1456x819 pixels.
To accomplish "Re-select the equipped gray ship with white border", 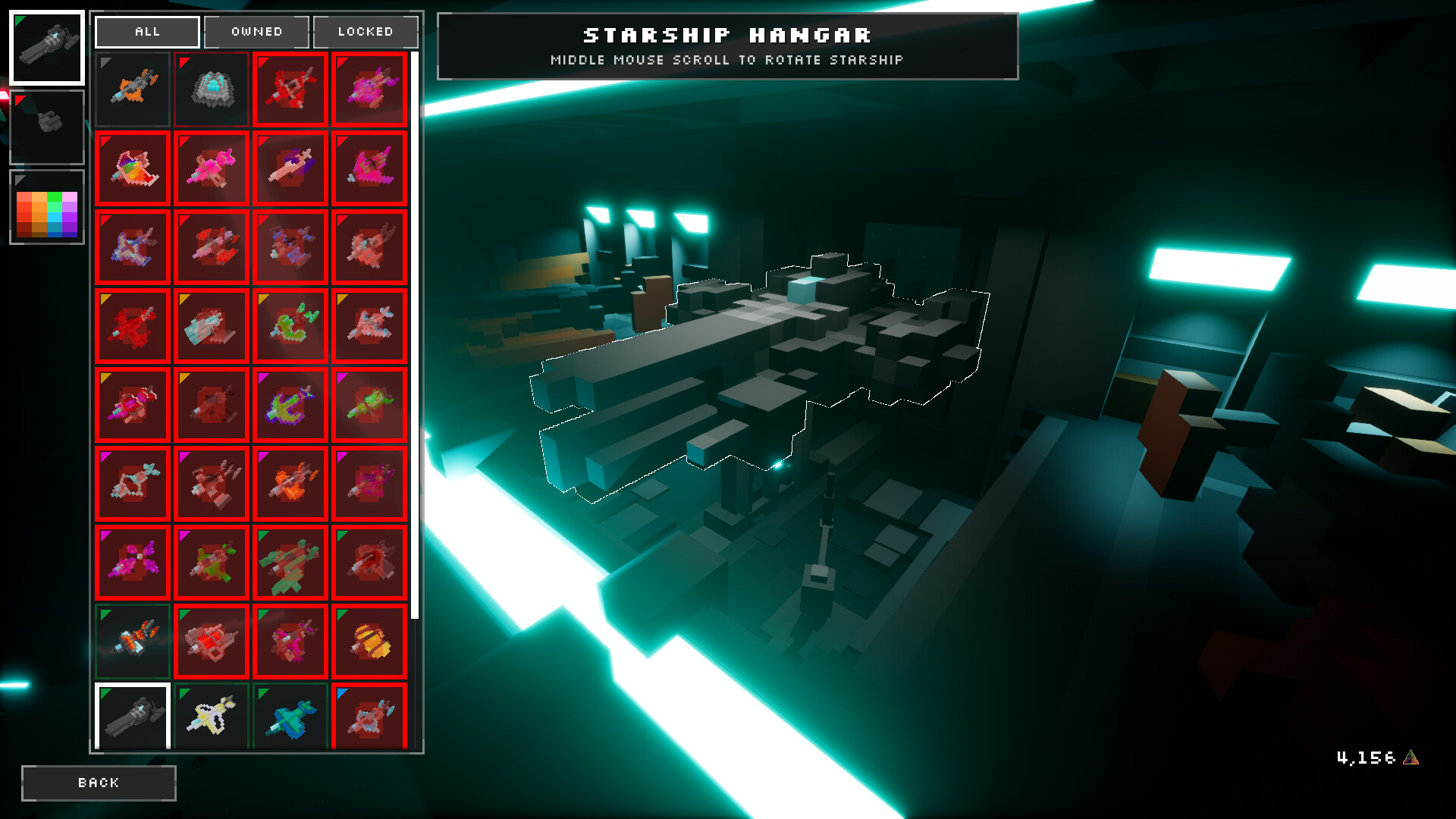I will click(x=133, y=714).
